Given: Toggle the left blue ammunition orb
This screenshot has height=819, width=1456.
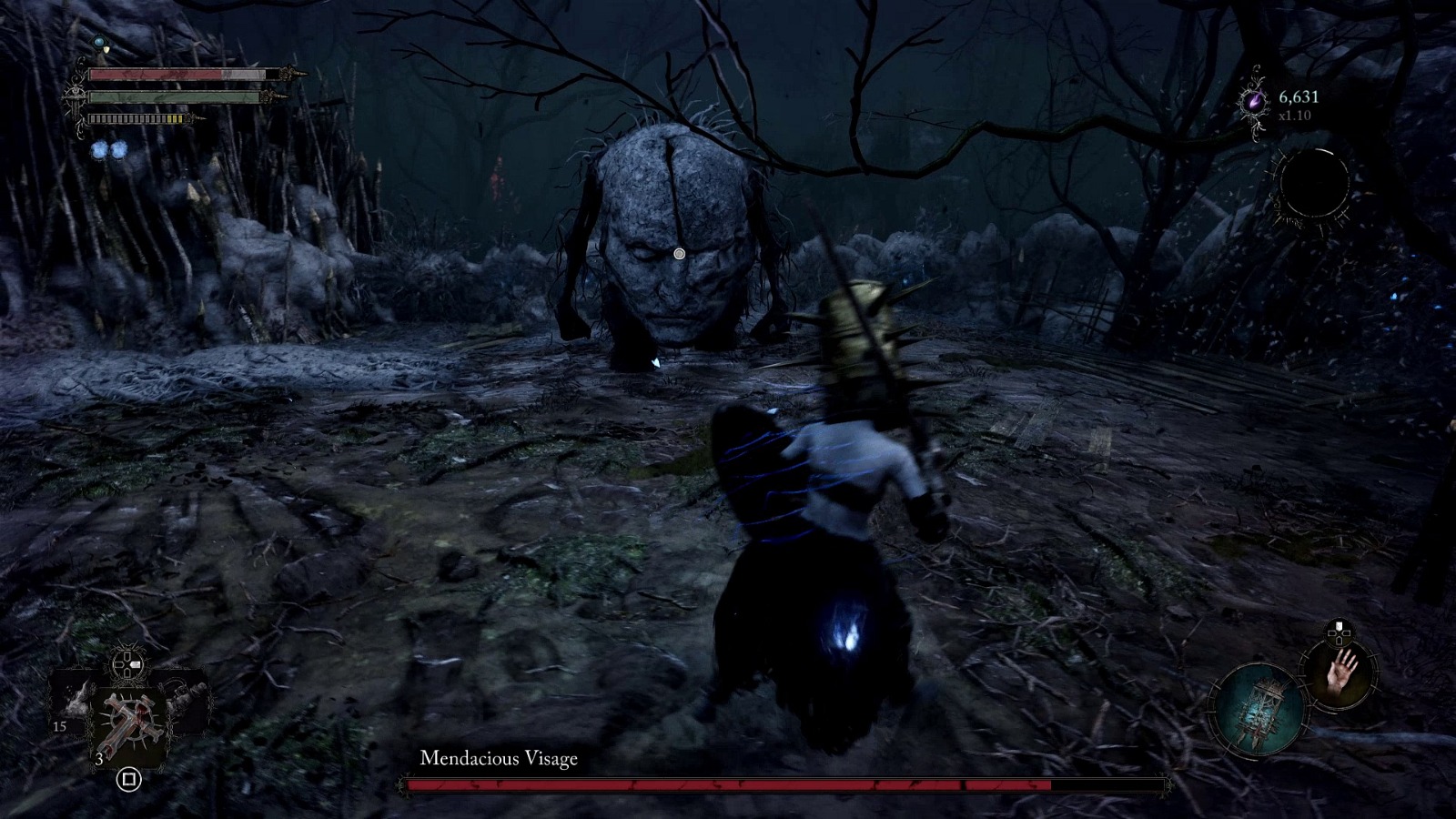Looking at the screenshot, I should (x=99, y=150).
